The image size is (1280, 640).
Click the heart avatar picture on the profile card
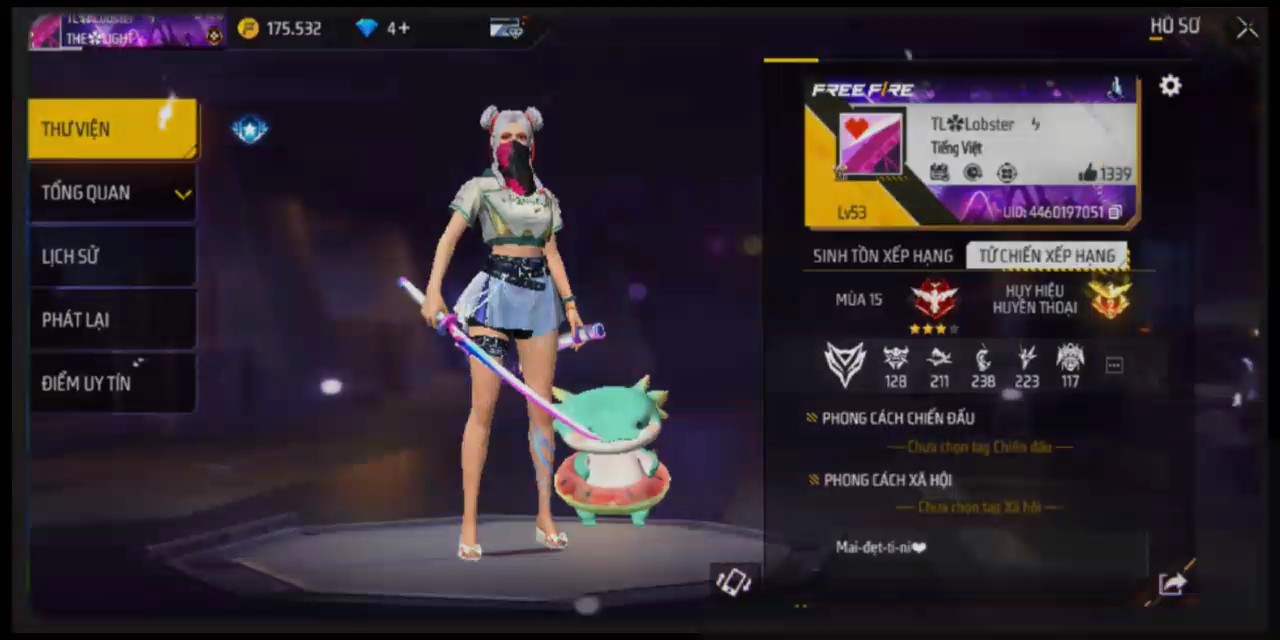pos(870,145)
